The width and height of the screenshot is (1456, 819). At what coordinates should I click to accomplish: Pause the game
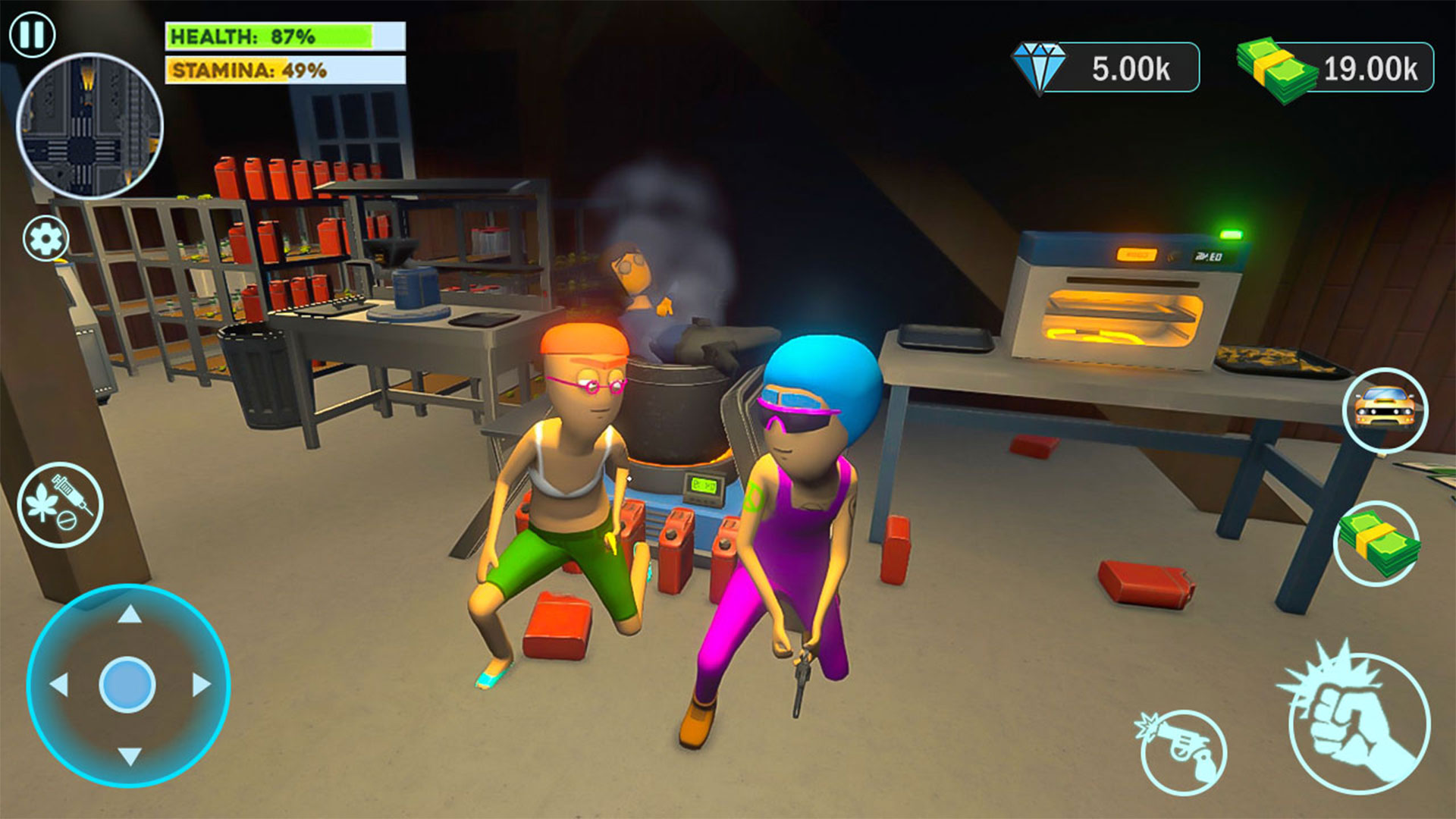(x=32, y=34)
